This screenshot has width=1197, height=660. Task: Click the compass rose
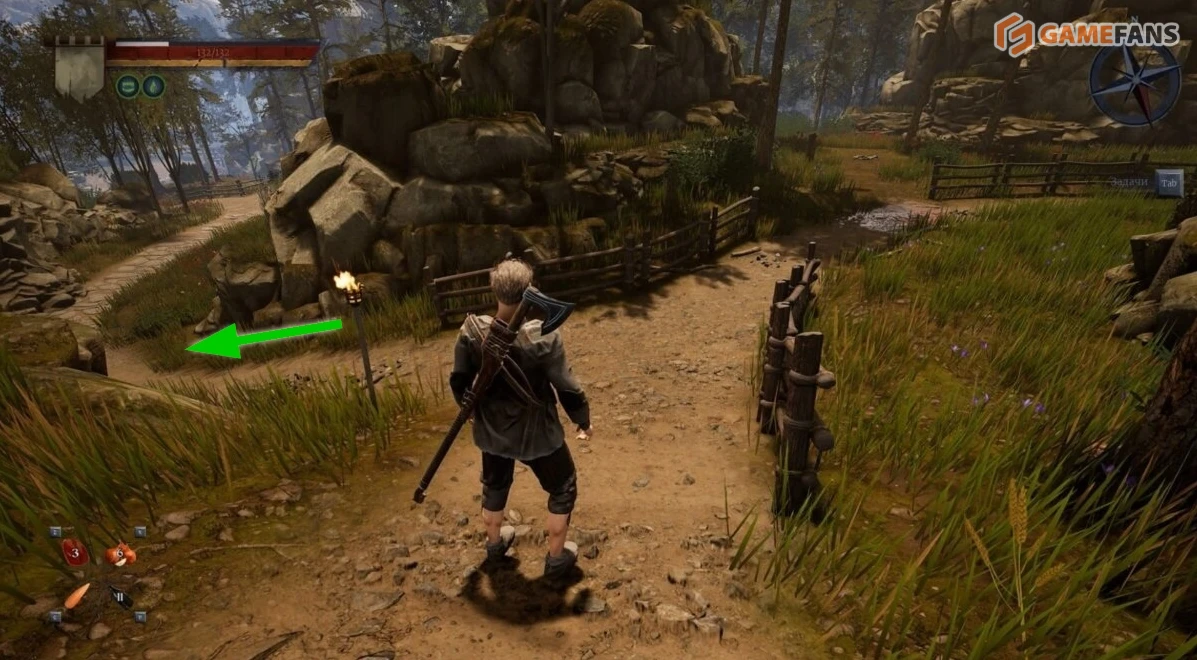[x=1135, y=85]
